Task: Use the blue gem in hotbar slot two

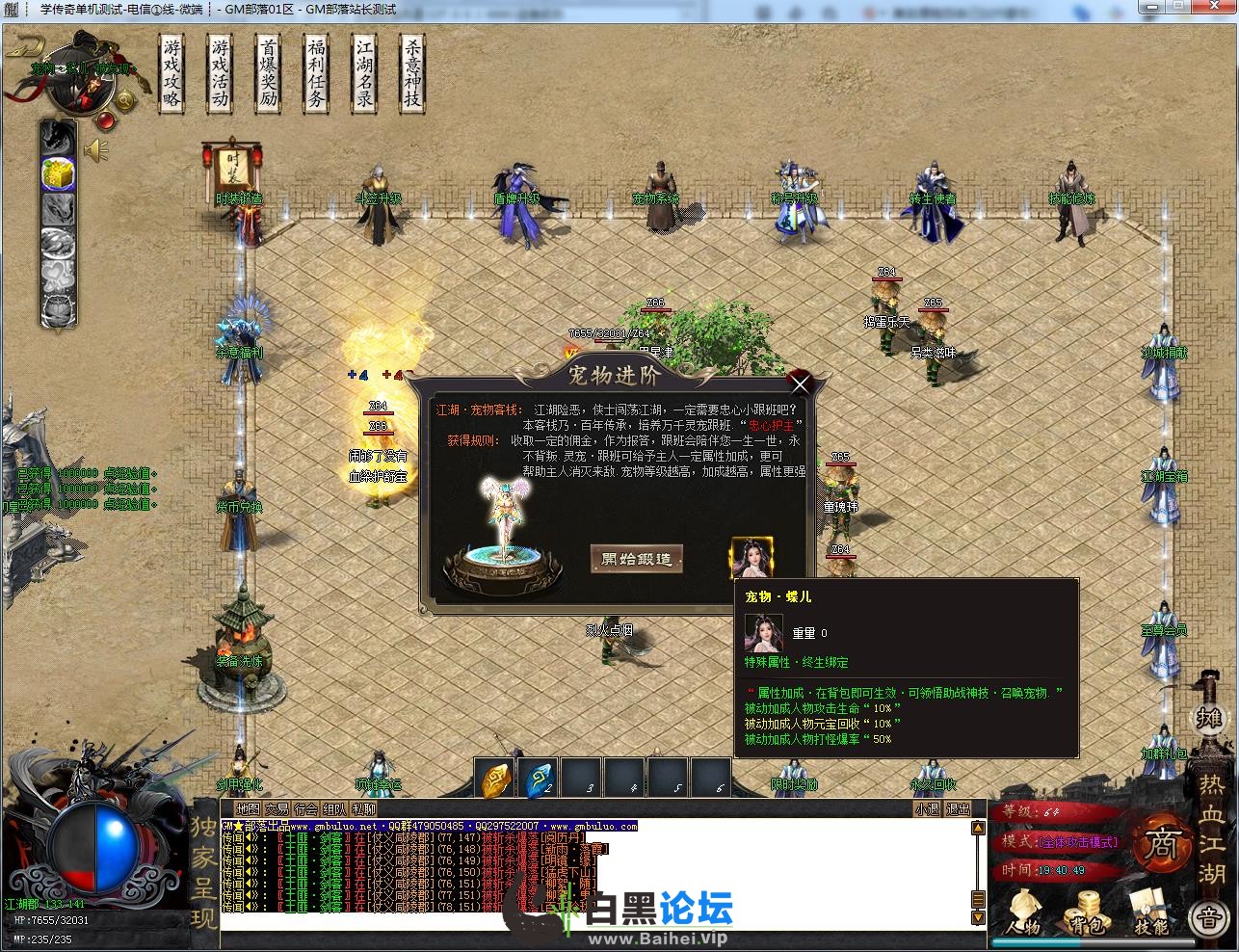Action: point(538,779)
